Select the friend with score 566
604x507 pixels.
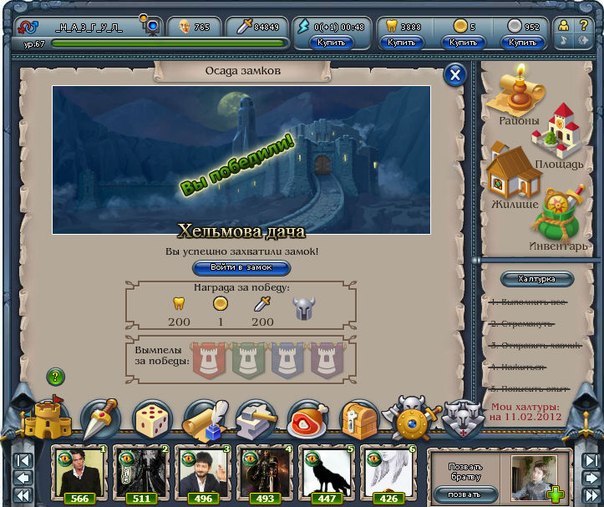79,472
